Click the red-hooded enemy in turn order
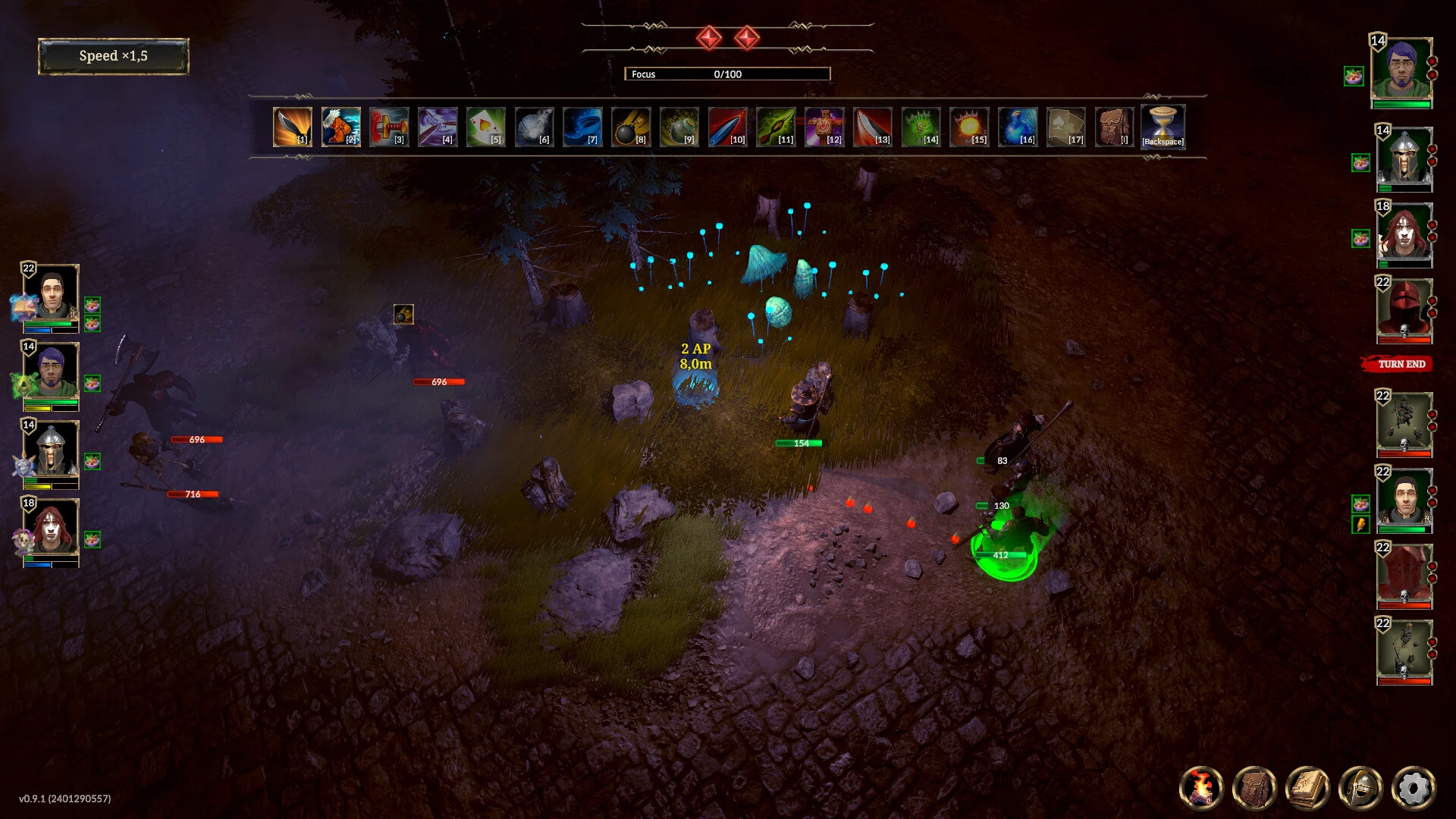The width and height of the screenshot is (1456, 819). click(x=1404, y=309)
